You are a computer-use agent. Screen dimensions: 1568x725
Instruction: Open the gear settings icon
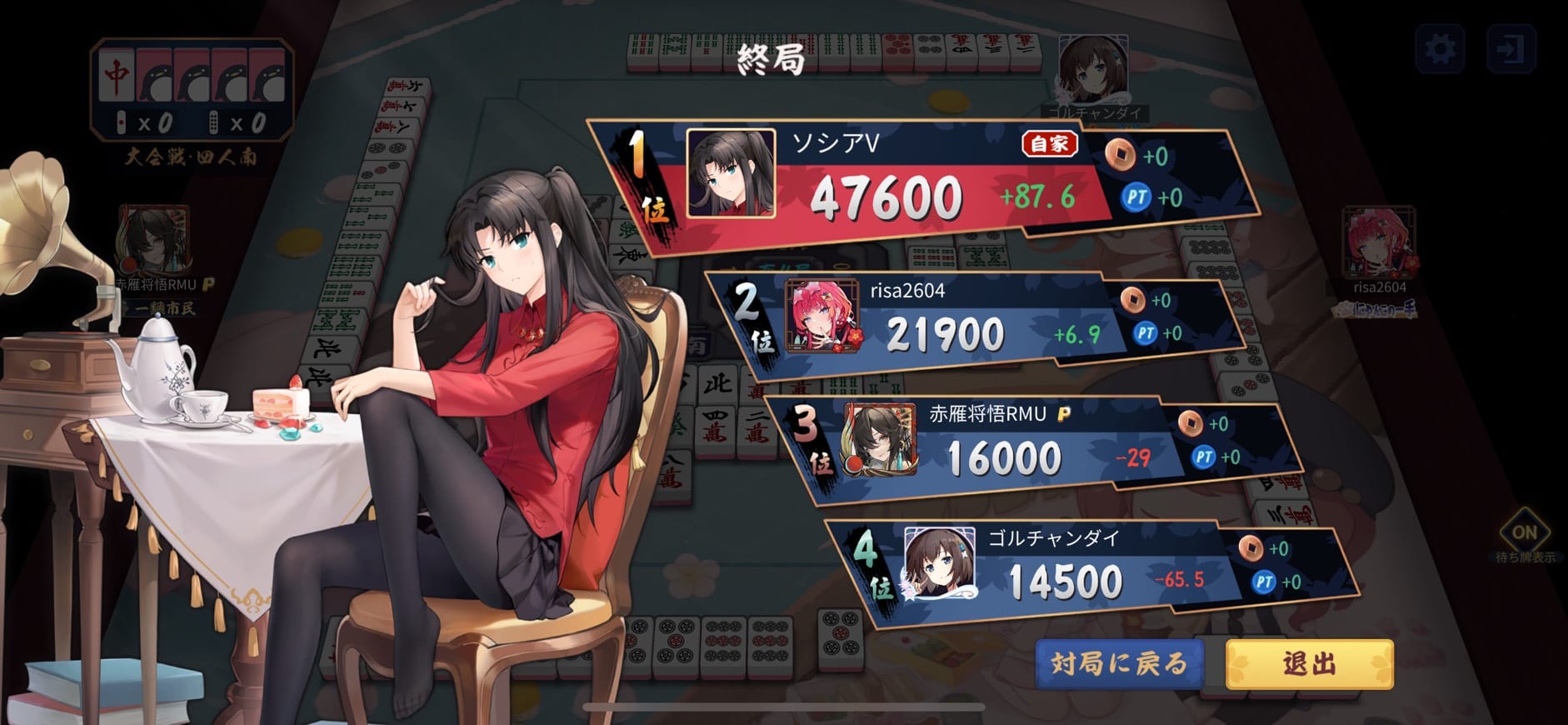point(1441,49)
